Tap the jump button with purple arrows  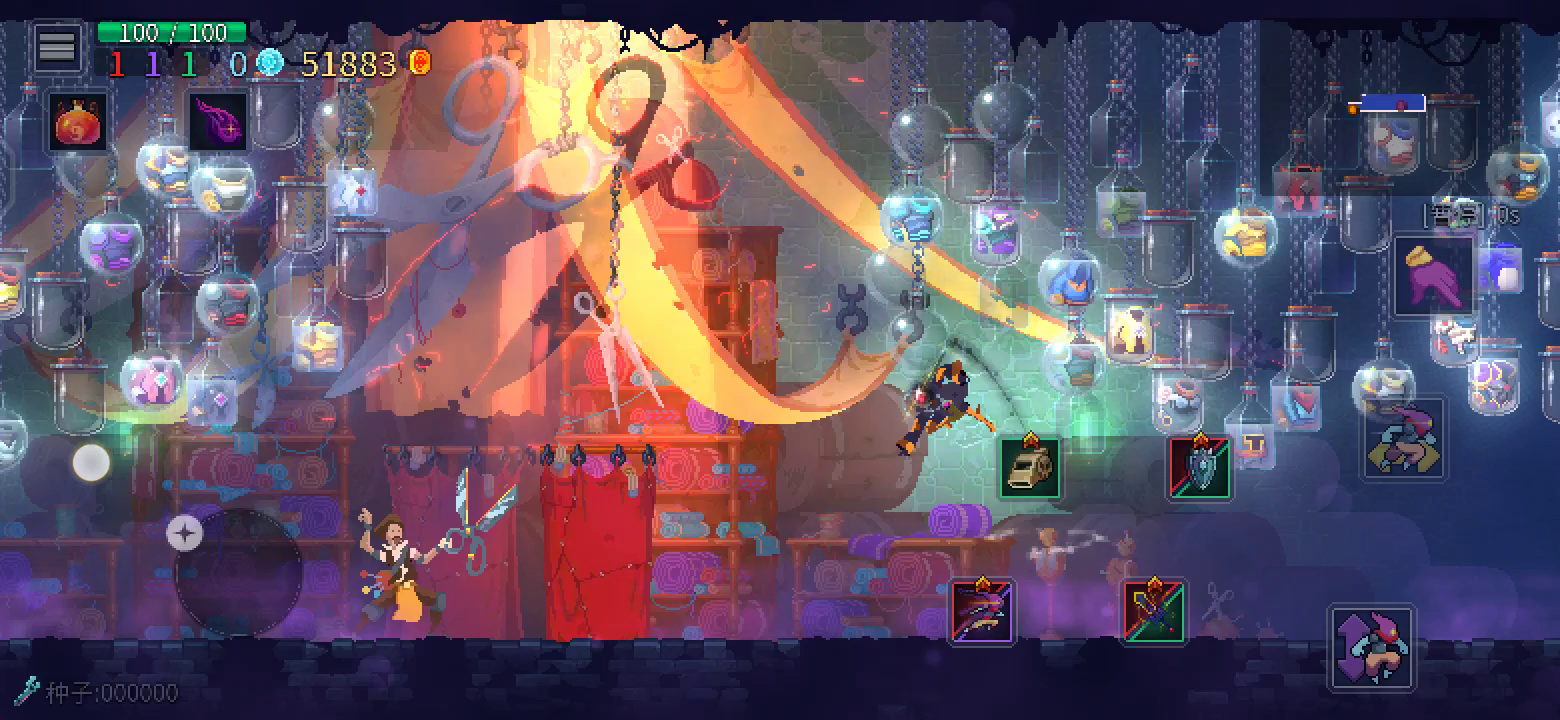pyautogui.click(x=1371, y=647)
